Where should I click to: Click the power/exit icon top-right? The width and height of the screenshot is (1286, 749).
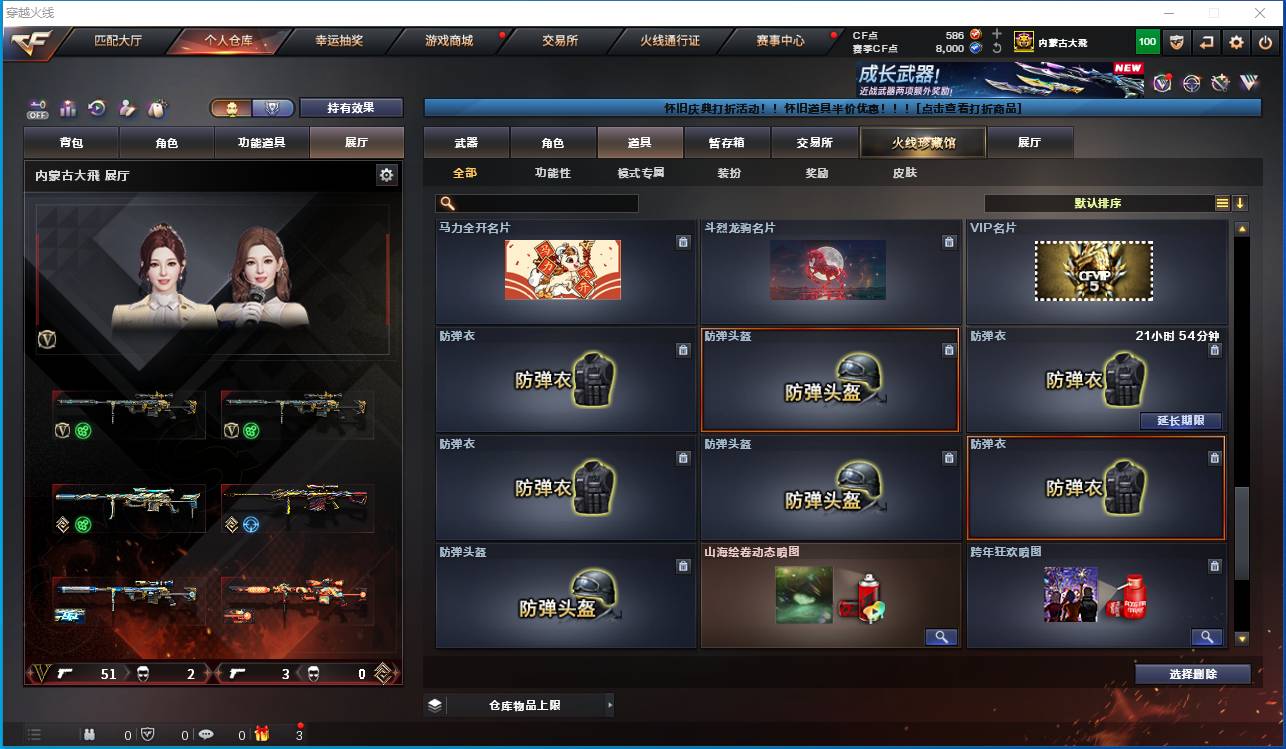pos(1266,42)
